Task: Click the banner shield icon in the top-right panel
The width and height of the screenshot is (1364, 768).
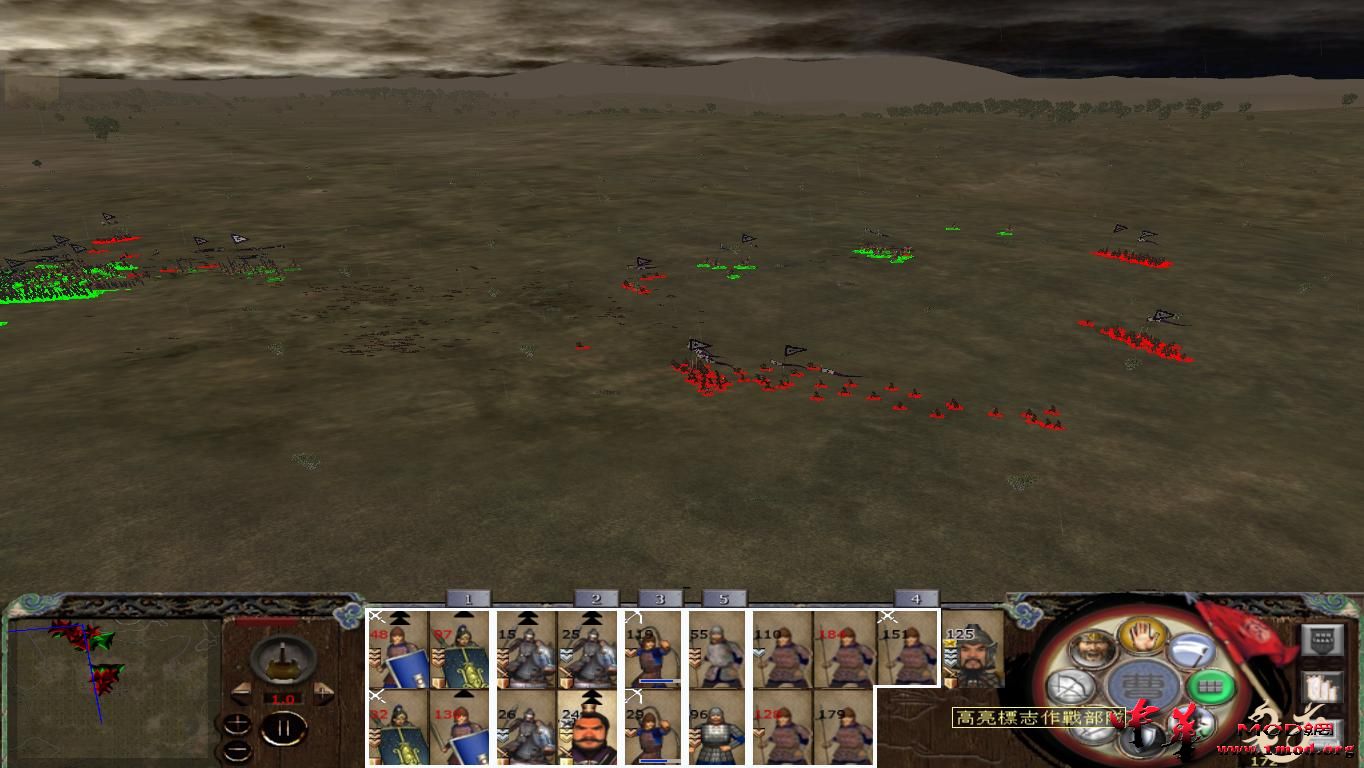Action: [x=1321, y=640]
